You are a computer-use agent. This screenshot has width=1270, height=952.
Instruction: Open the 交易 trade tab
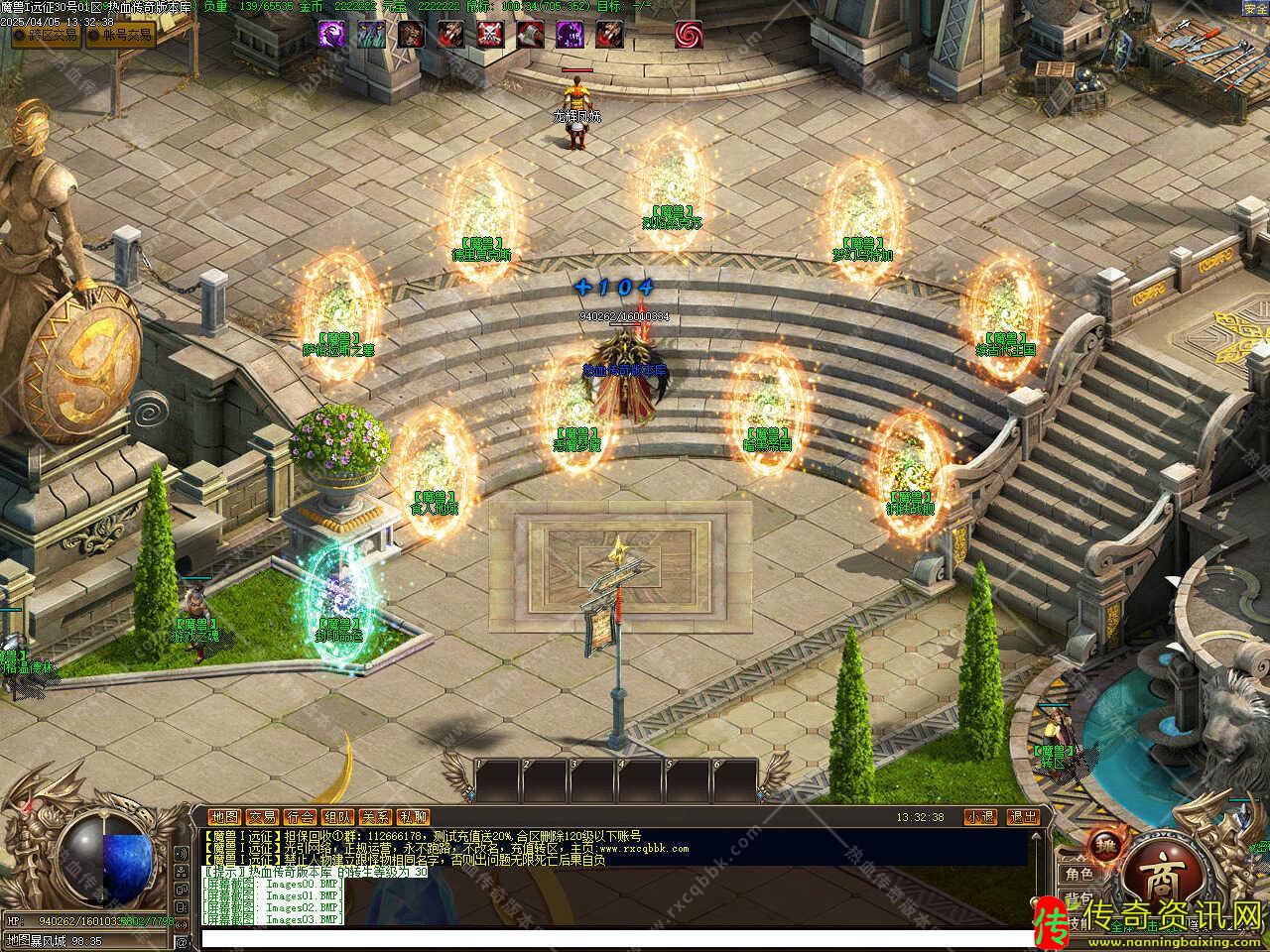point(262,817)
